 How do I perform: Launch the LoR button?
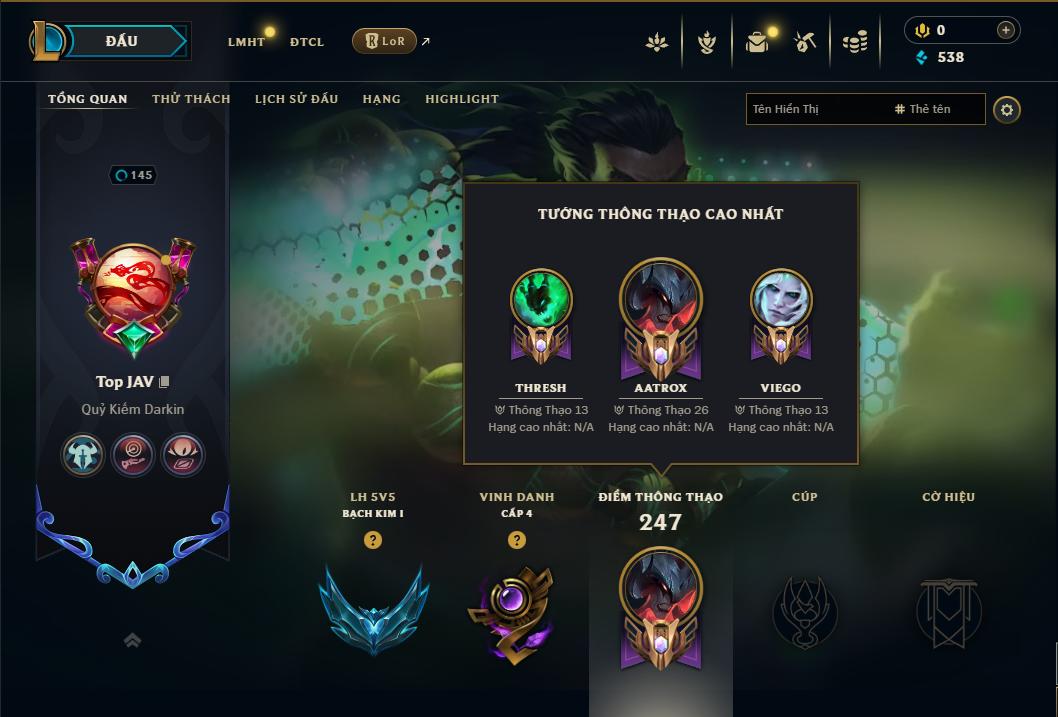click(x=384, y=41)
